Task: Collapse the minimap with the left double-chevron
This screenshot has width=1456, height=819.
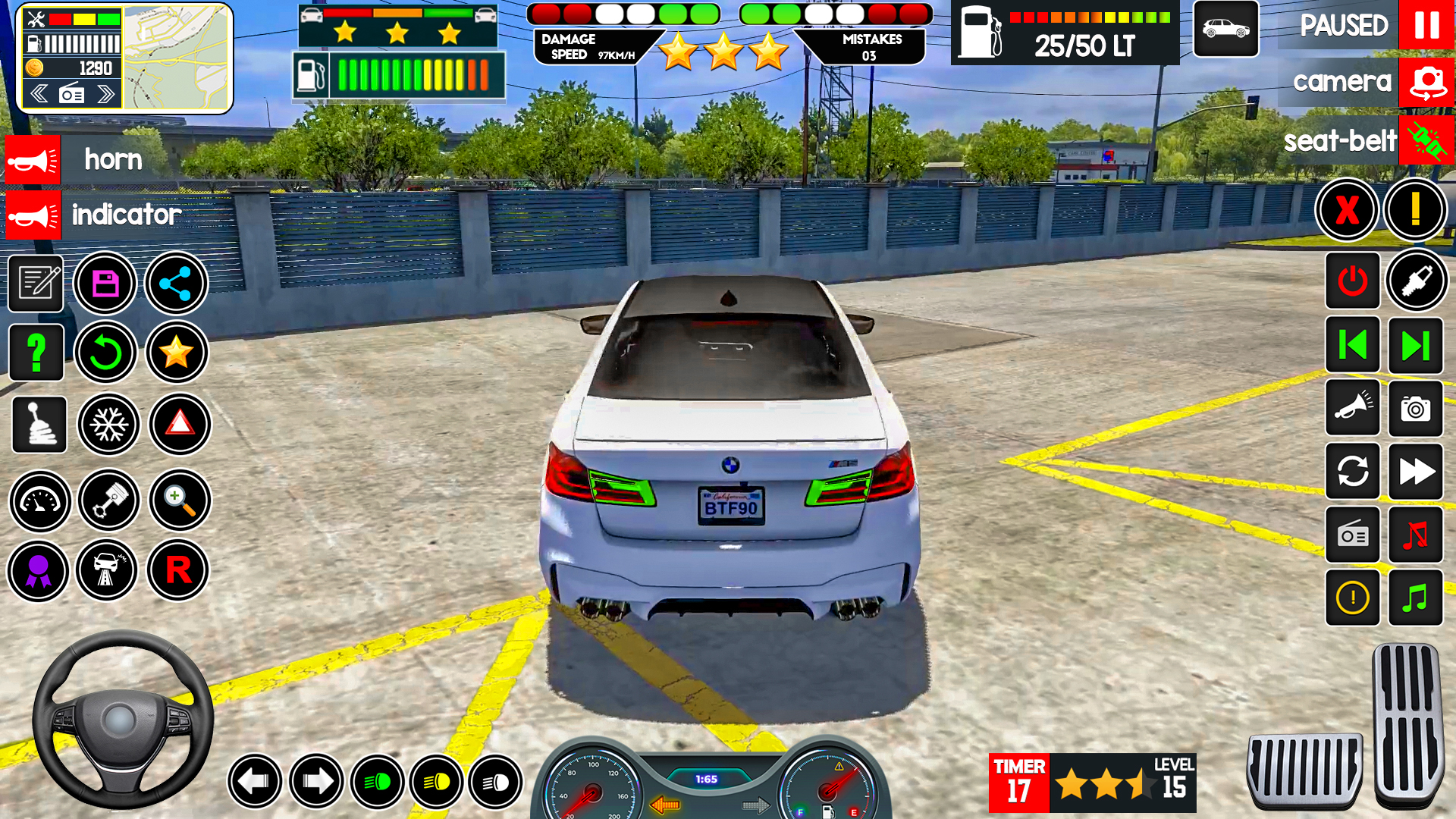Action: (40, 93)
